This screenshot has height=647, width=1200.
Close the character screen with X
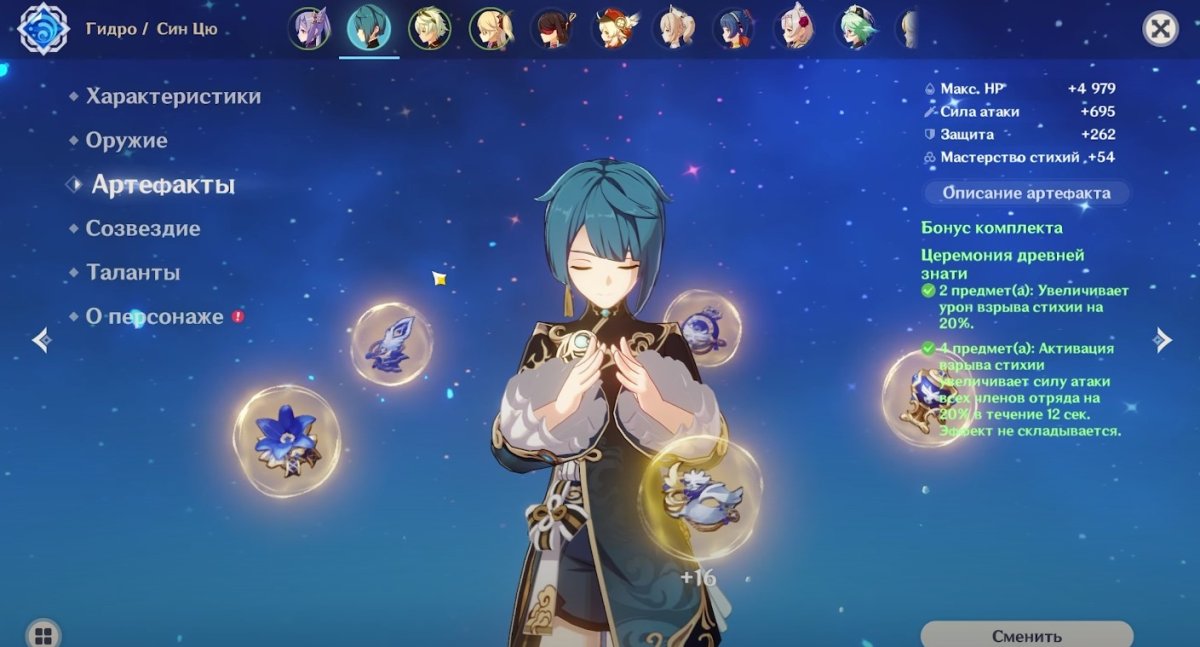tap(1160, 29)
